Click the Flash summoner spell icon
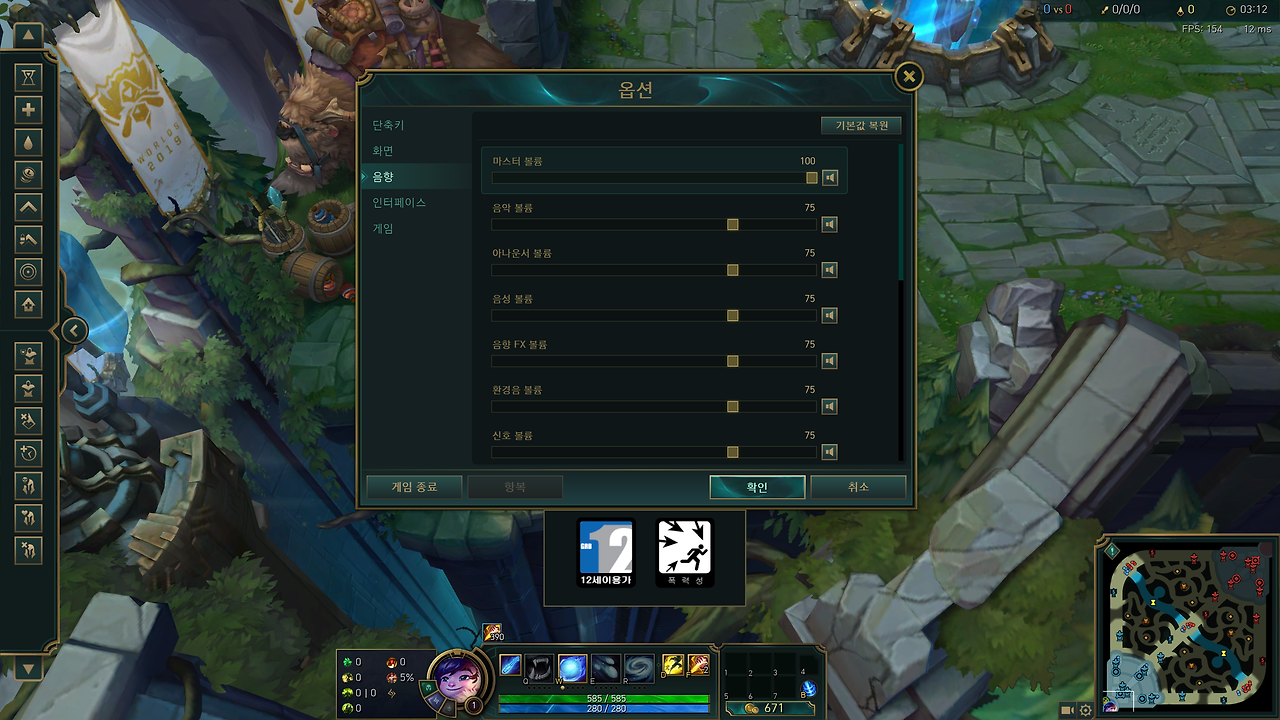 [672, 664]
